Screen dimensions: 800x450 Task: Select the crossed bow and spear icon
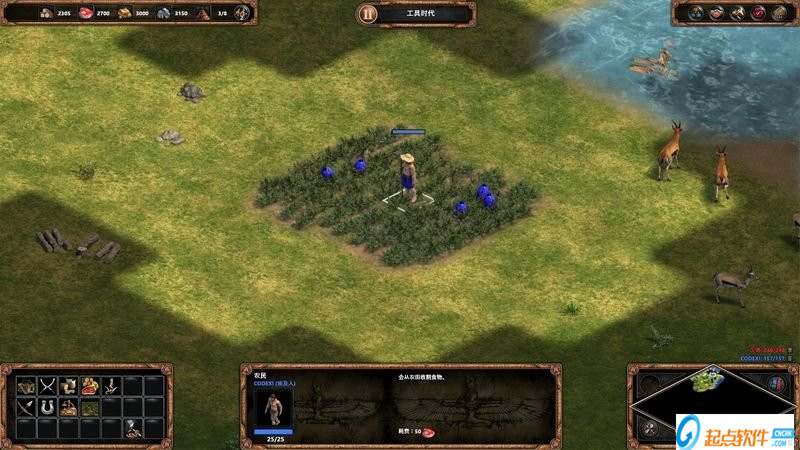(24, 407)
